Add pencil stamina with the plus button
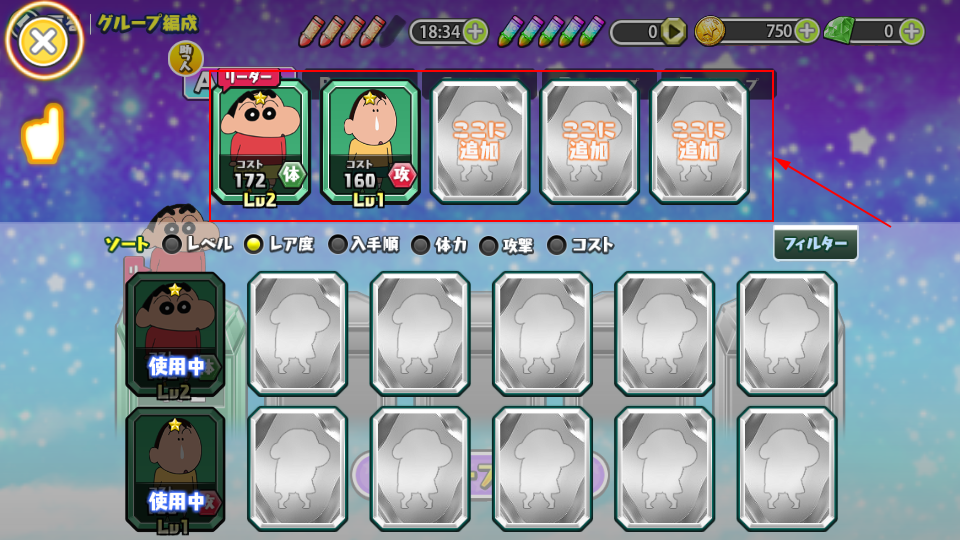The height and width of the screenshot is (540, 960). 476,31
